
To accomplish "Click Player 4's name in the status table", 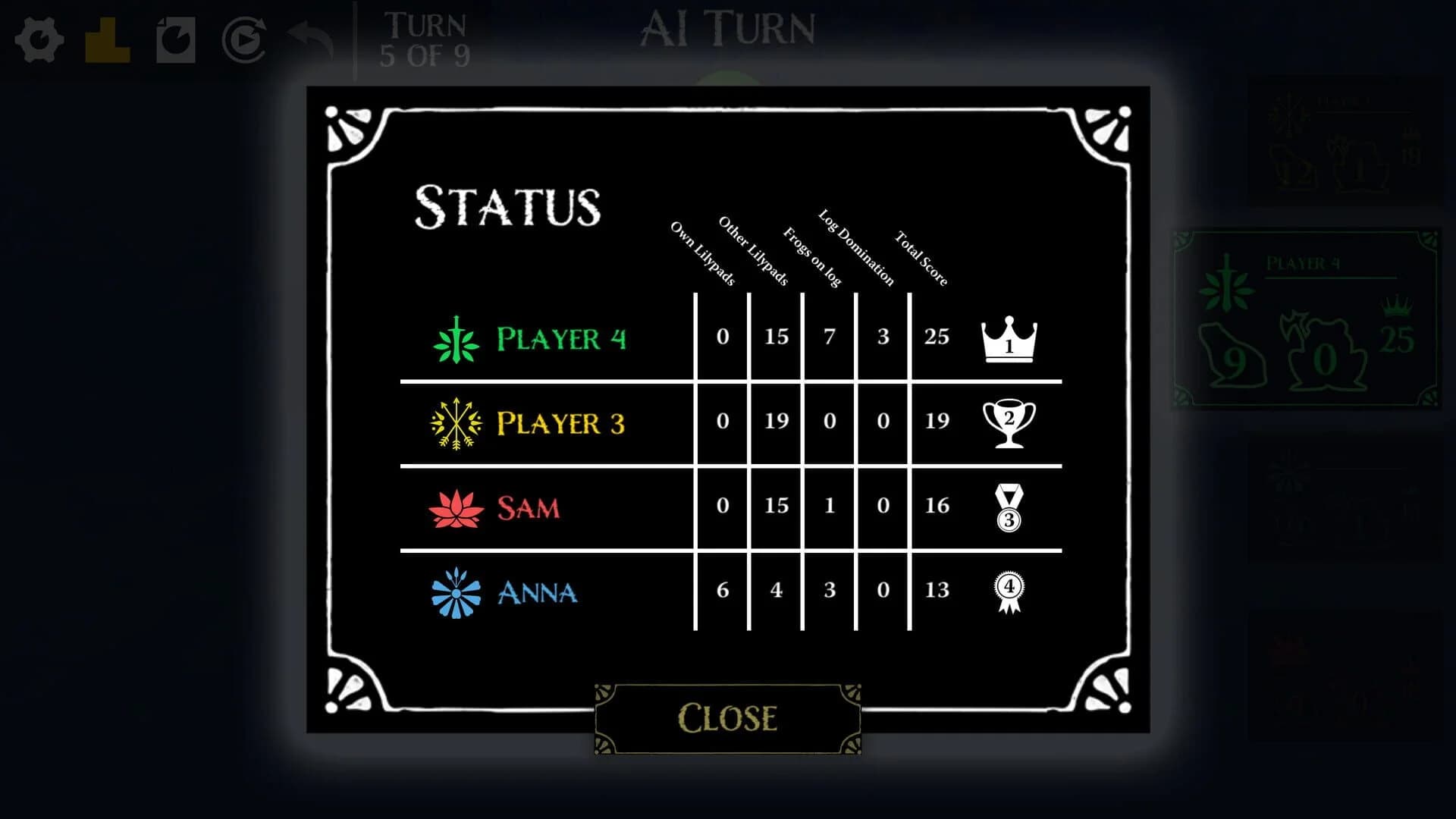I will click(561, 339).
